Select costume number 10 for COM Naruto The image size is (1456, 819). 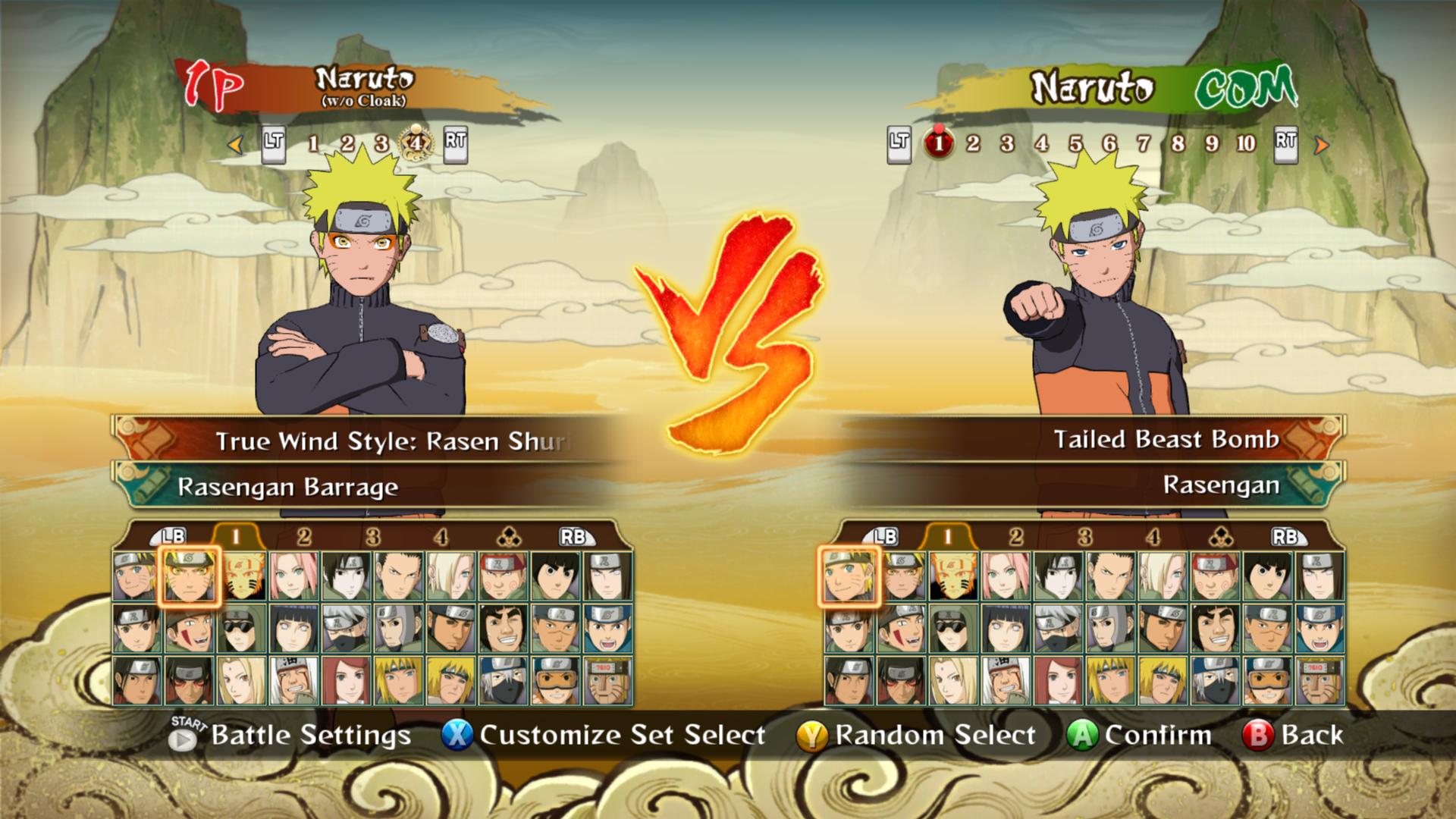pyautogui.click(x=1246, y=143)
